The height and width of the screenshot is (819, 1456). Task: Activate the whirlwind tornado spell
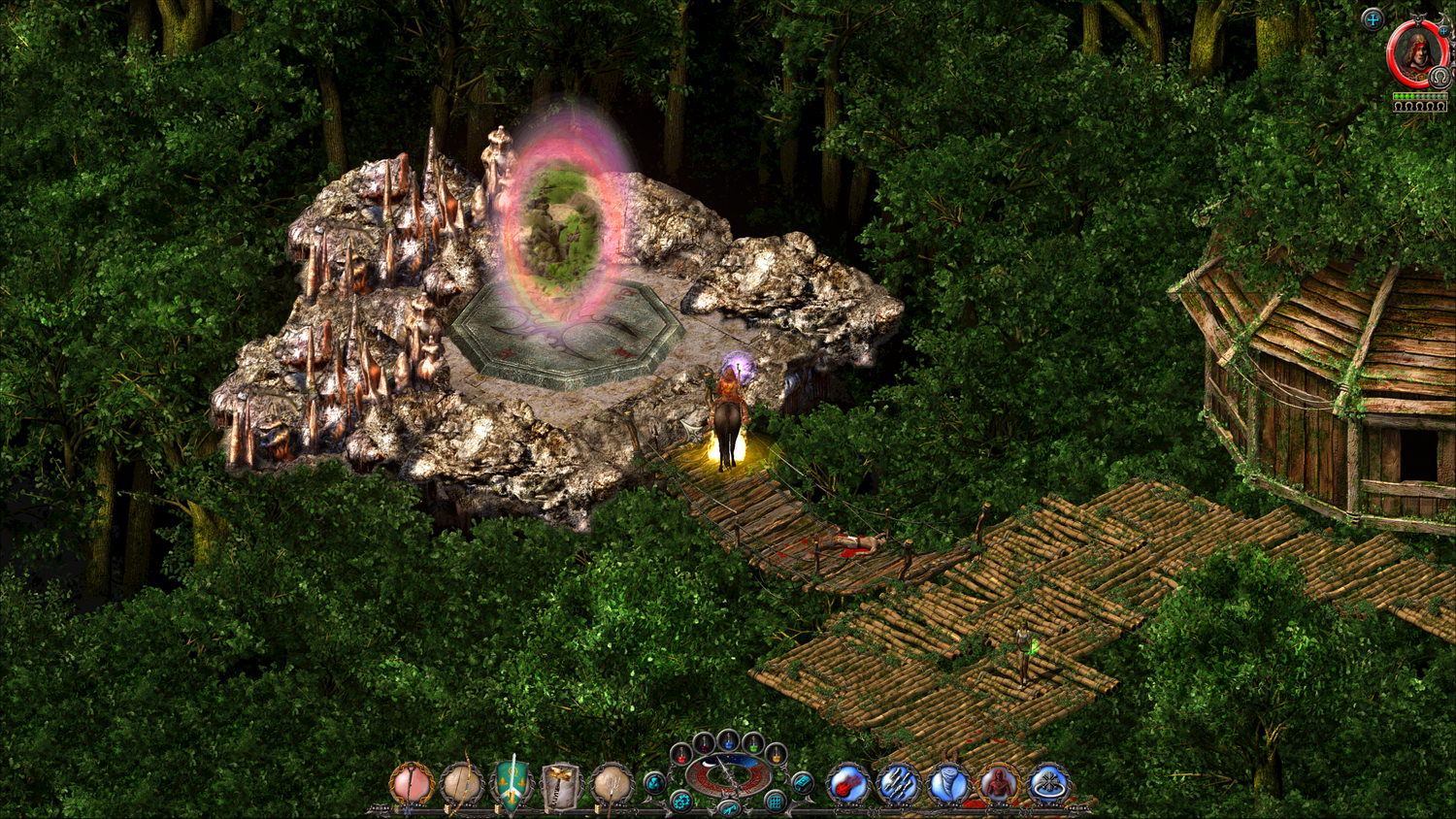(x=948, y=783)
